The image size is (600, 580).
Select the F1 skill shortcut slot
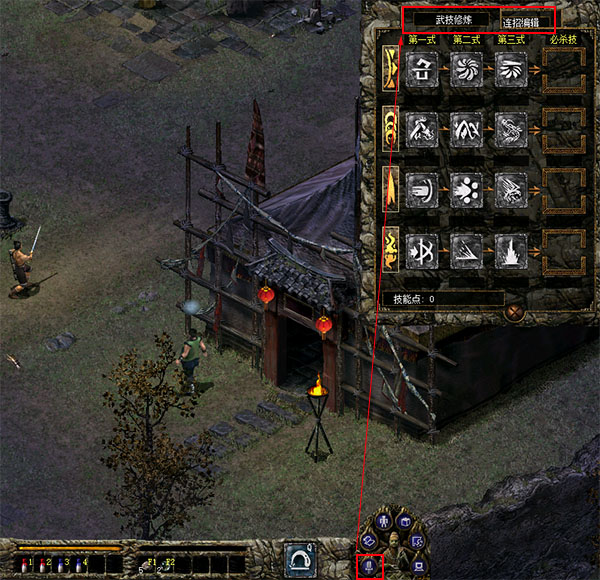(146, 565)
